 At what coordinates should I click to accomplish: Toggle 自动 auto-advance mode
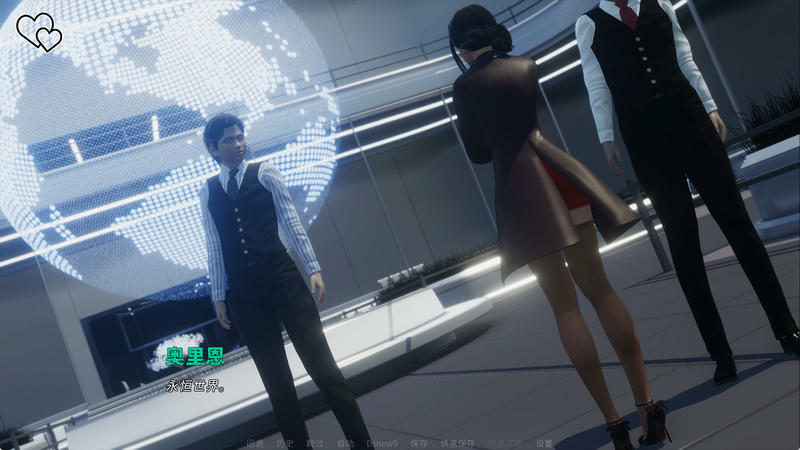[345, 443]
